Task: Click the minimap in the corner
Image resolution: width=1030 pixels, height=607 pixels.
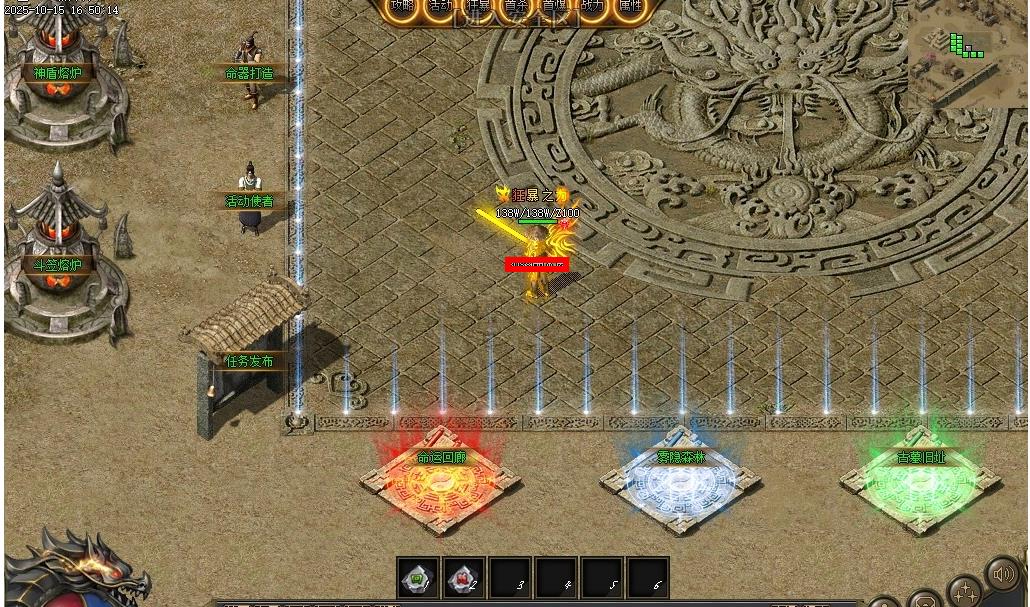Action: pos(966,55)
